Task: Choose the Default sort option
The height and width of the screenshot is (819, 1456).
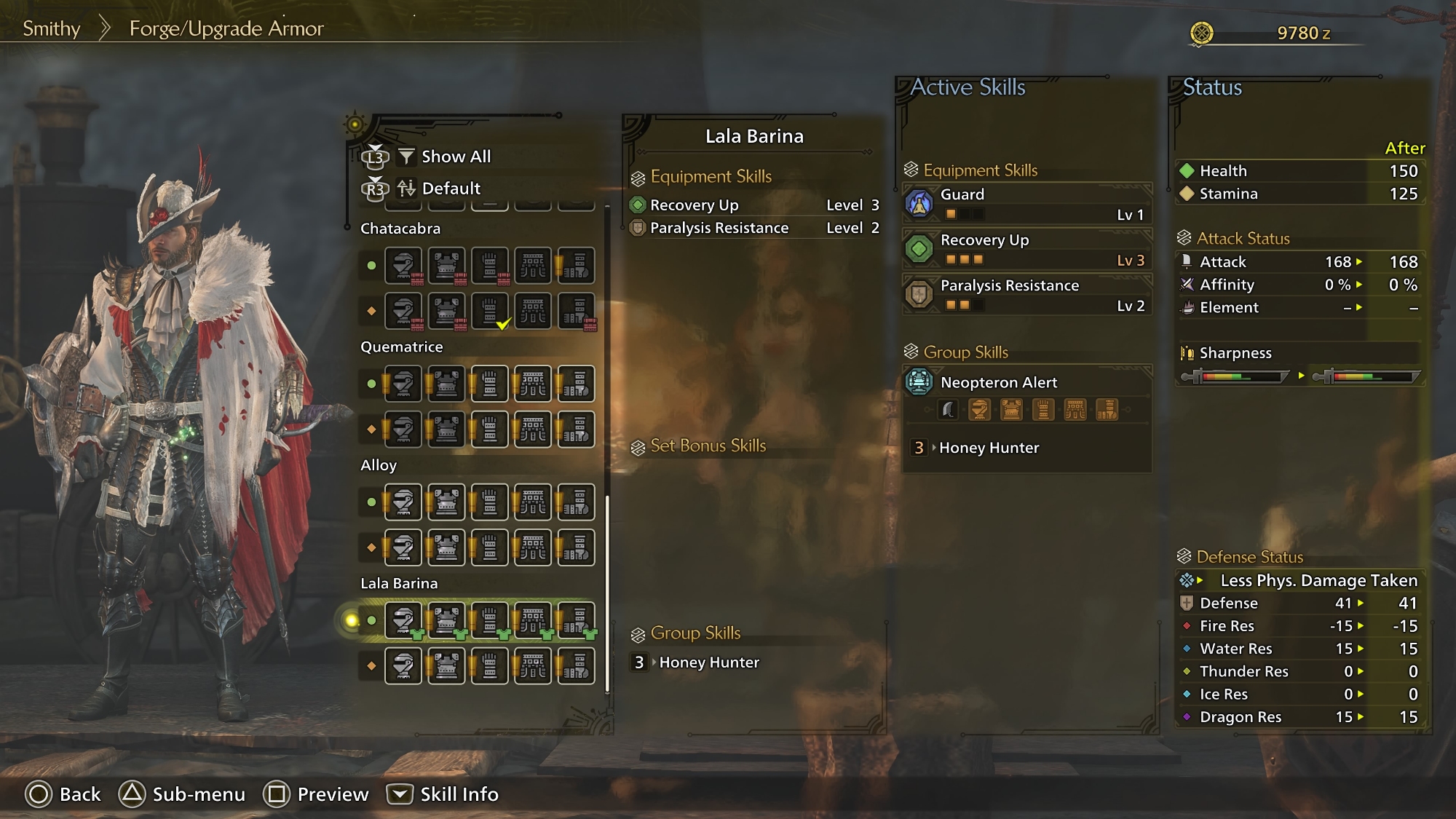Action: click(450, 189)
